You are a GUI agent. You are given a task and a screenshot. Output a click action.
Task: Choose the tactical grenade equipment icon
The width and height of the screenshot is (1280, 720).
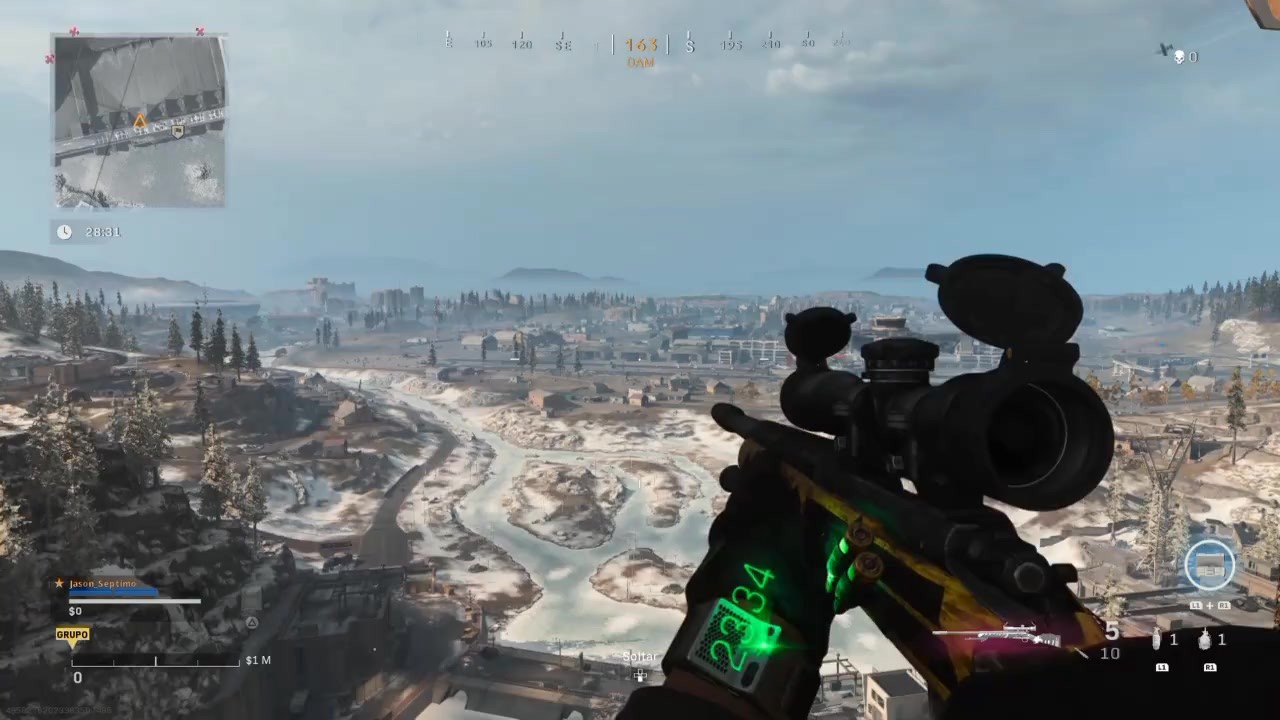tap(1159, 640)
